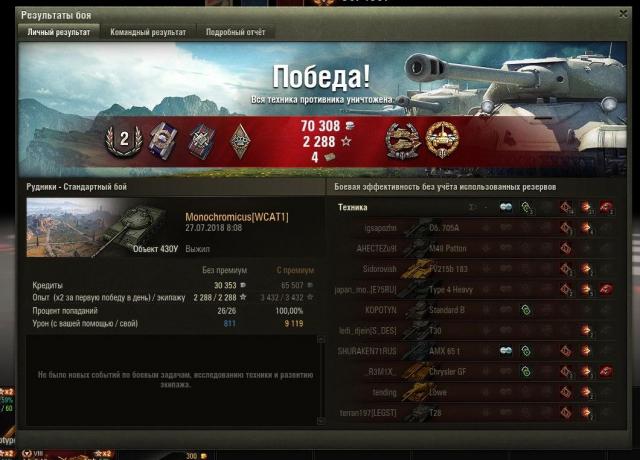Click the laurel wreath badge numbered 2

pyautogui.click(x=125, y=140)
